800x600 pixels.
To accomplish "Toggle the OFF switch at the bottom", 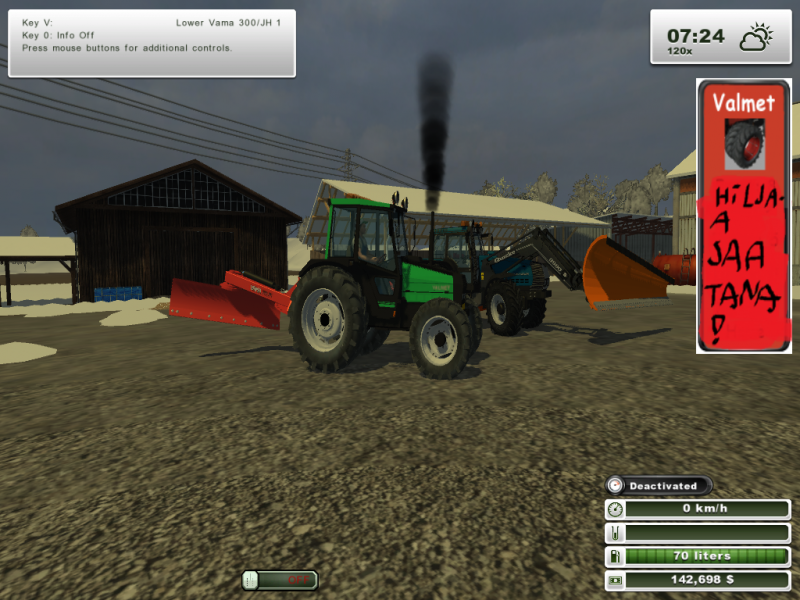I will 280,579.
